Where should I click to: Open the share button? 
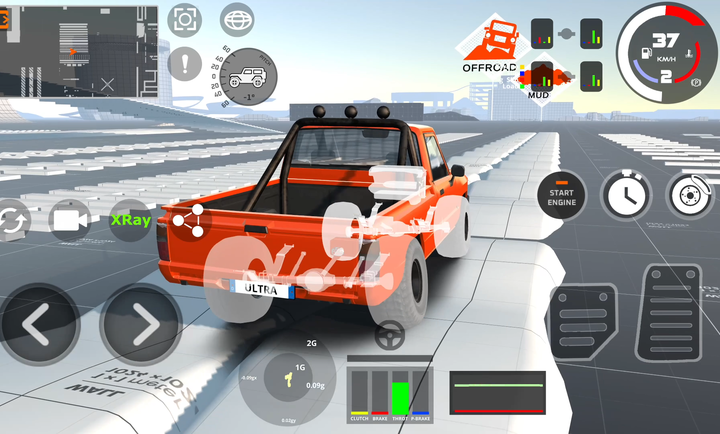[x=188, y=220]
